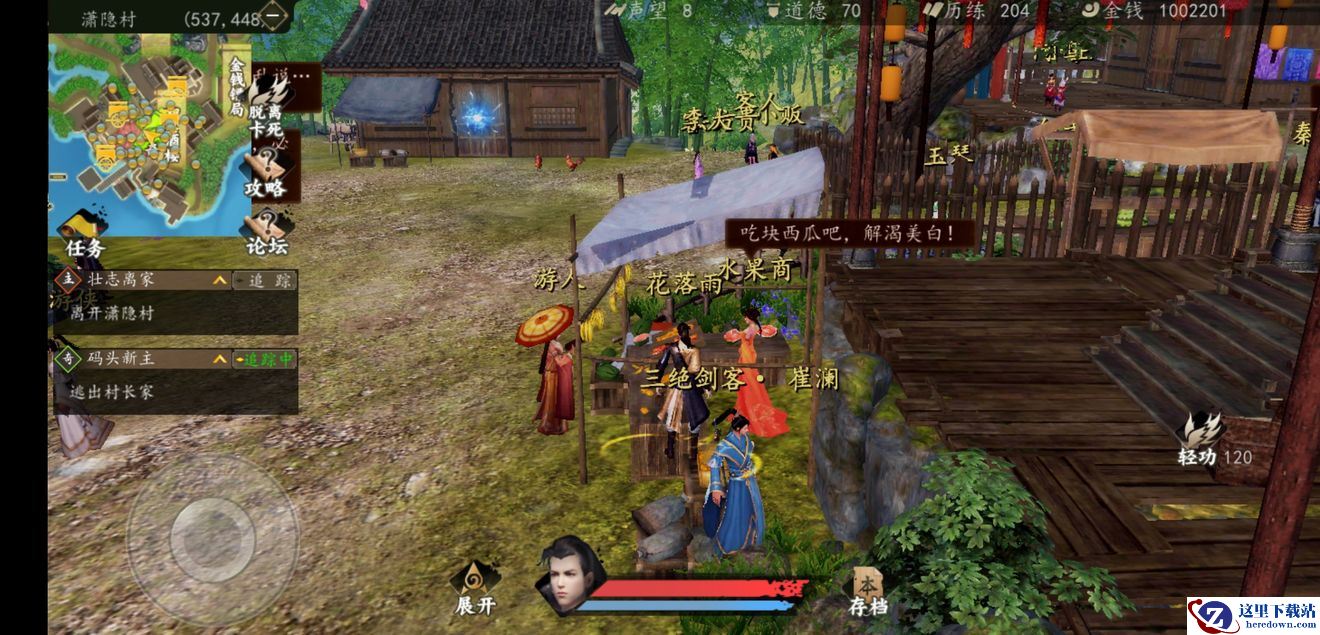Collapse the minimap with the minus button

274,17
